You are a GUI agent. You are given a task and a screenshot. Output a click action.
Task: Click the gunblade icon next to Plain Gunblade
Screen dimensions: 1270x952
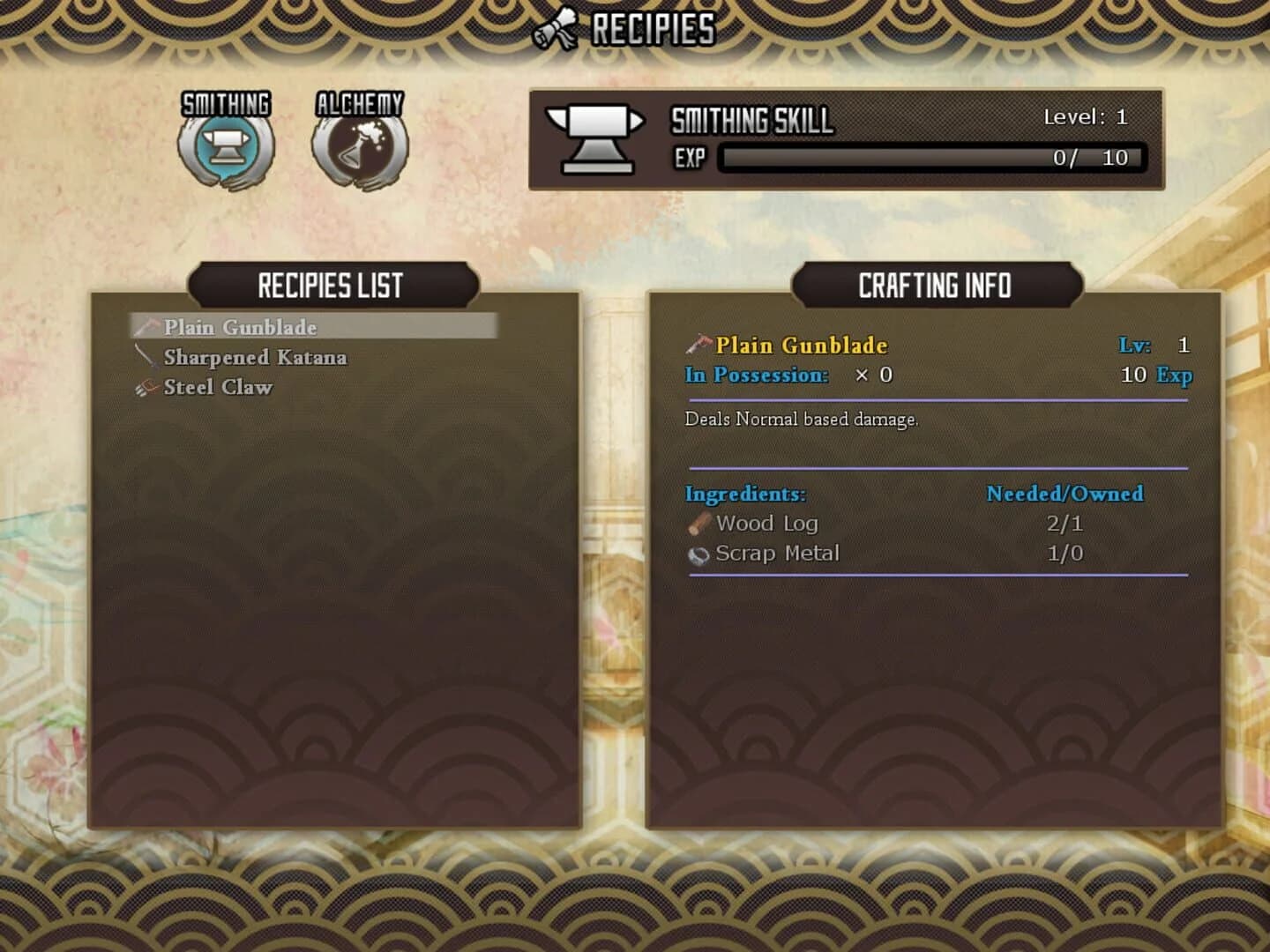pos(146,327)
